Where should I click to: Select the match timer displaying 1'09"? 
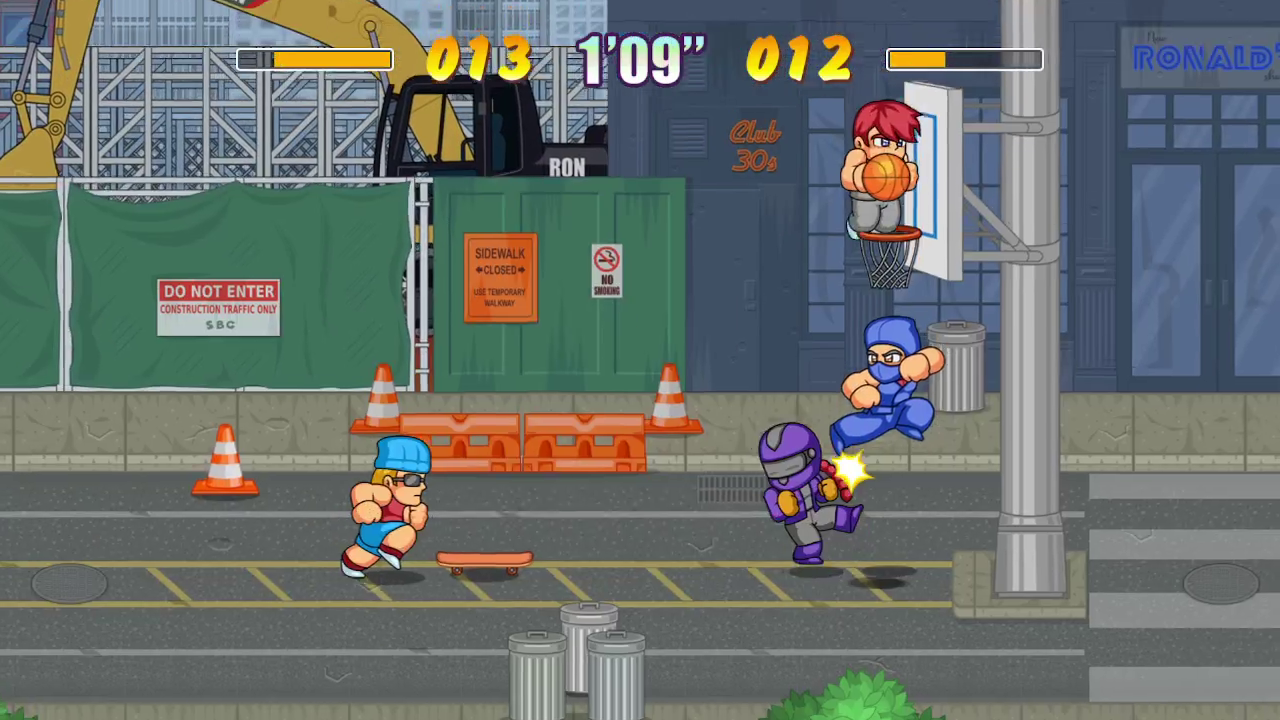pyautogui.click(x=640, y=60)
